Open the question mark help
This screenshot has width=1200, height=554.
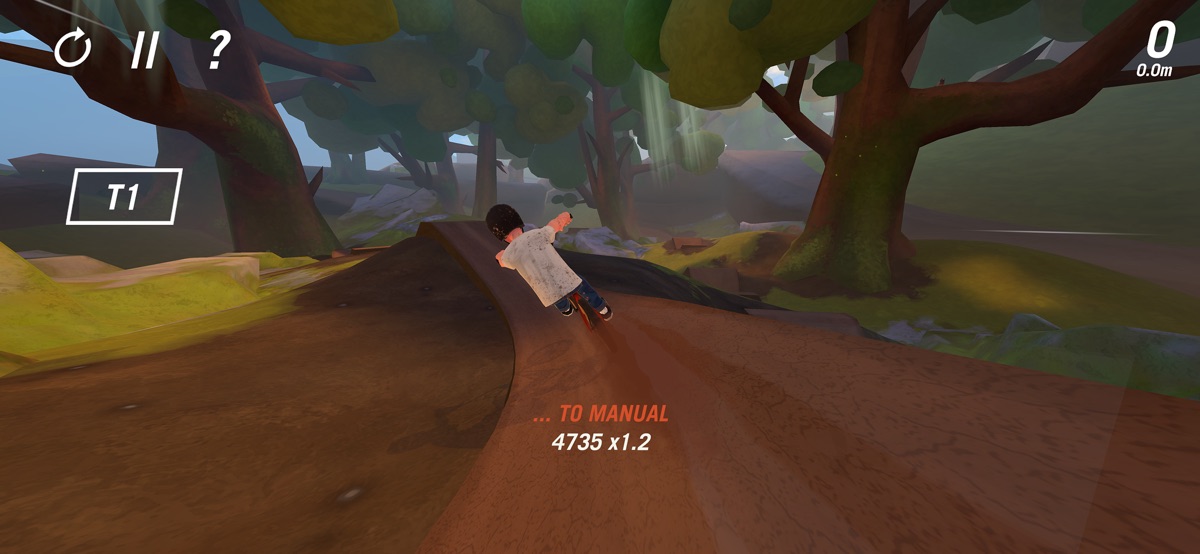pos(218,49)
